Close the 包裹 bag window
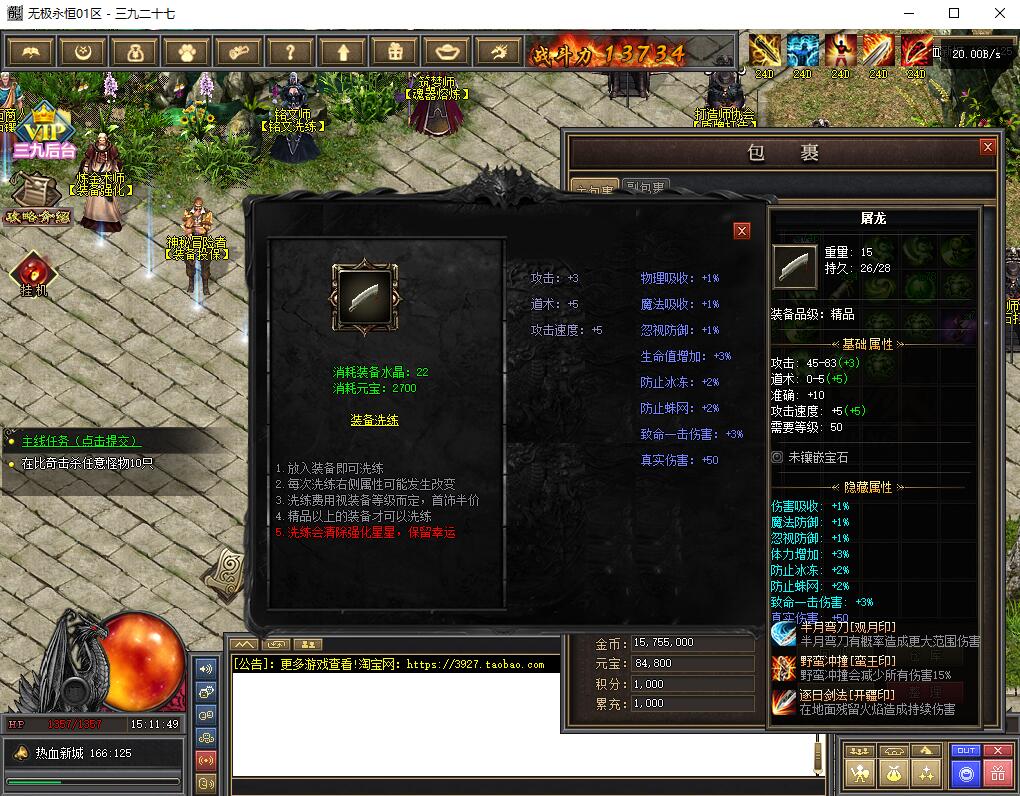 [988, 147]
